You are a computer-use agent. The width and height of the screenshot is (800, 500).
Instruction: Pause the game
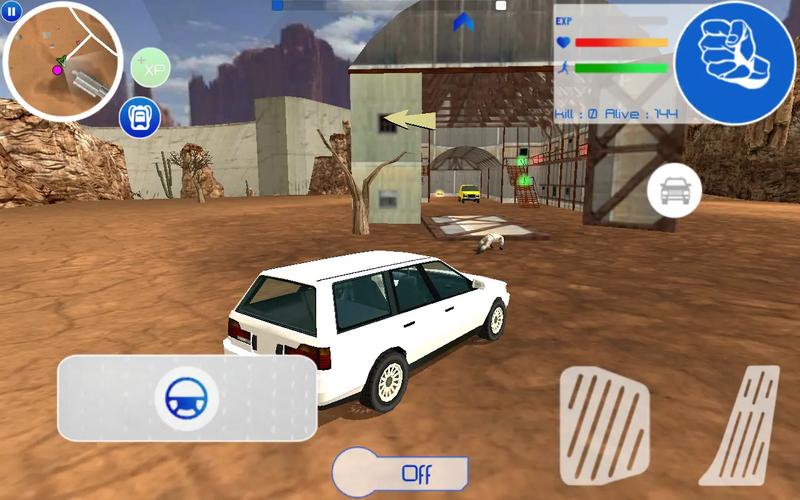(11, 10)
